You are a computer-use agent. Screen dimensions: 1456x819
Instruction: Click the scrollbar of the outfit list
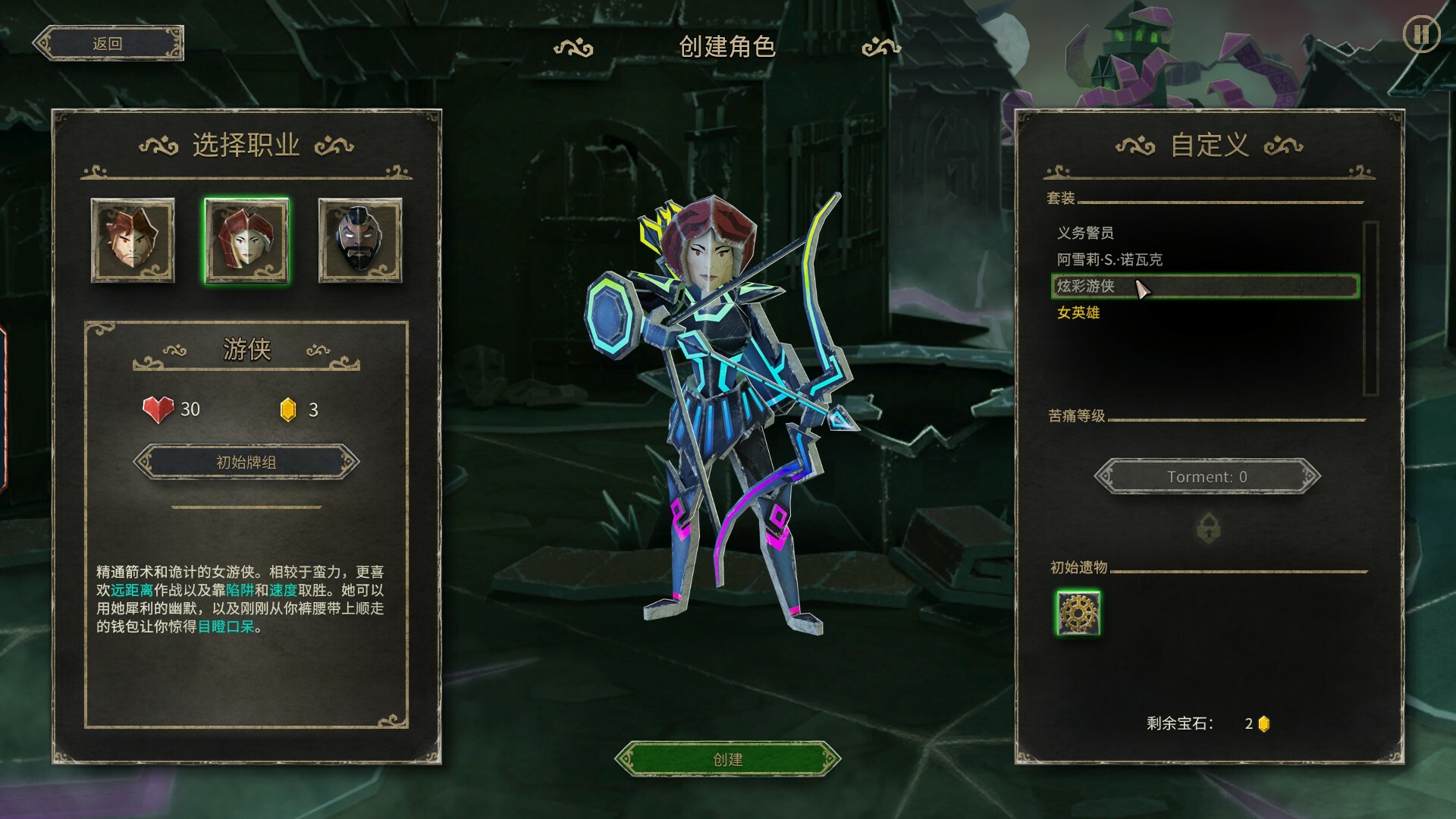[x=1372, y=303]
